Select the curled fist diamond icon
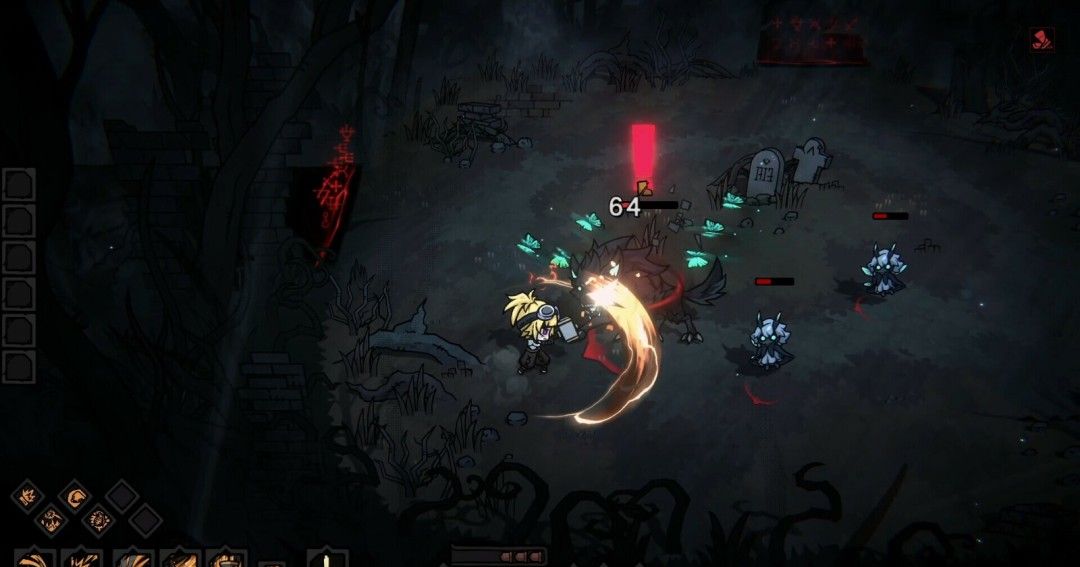This screenshot has width=1080, height=567. pos(74,495)
